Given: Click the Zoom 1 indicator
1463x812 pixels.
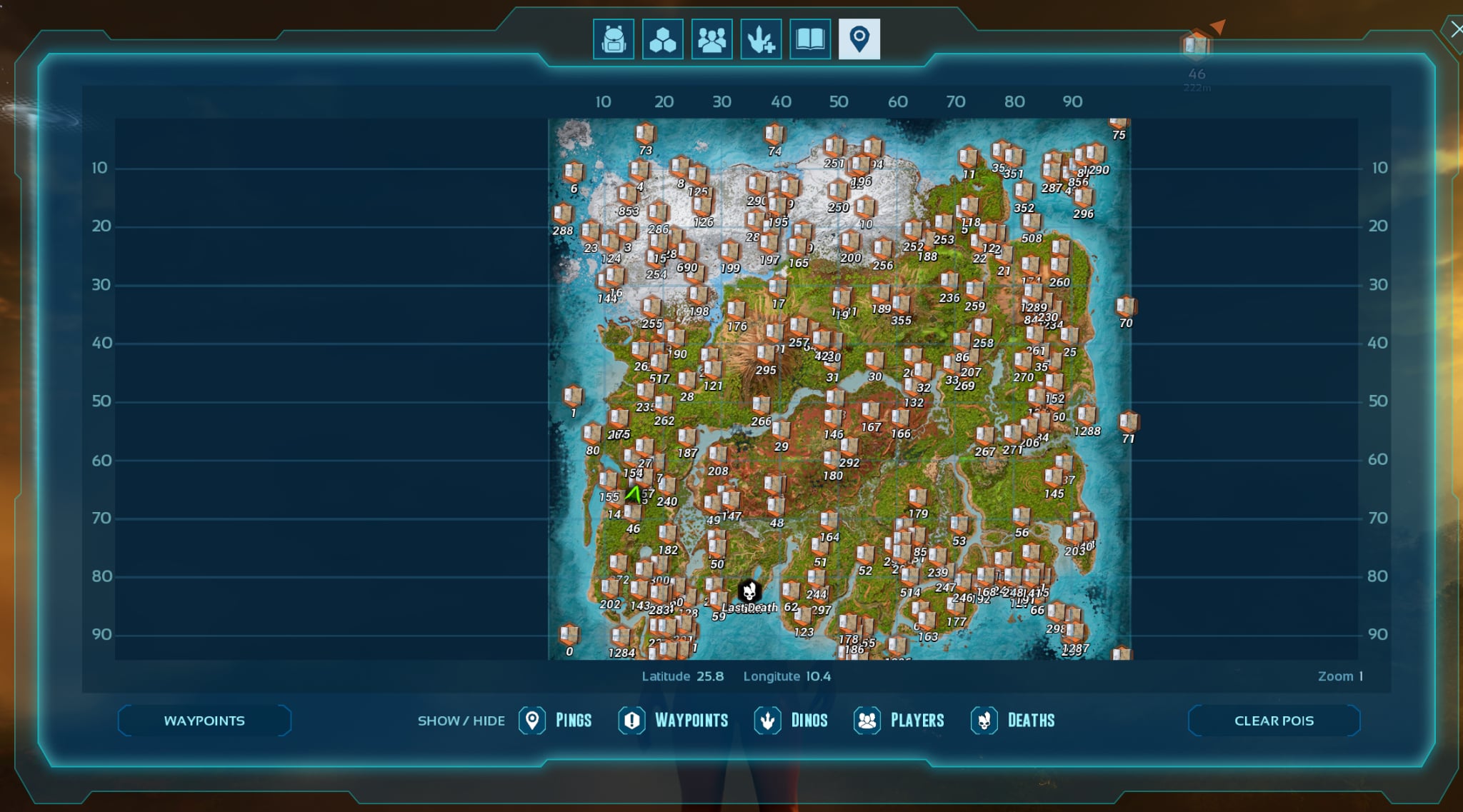Looking at the screenshot, I should pos(1341,676).
